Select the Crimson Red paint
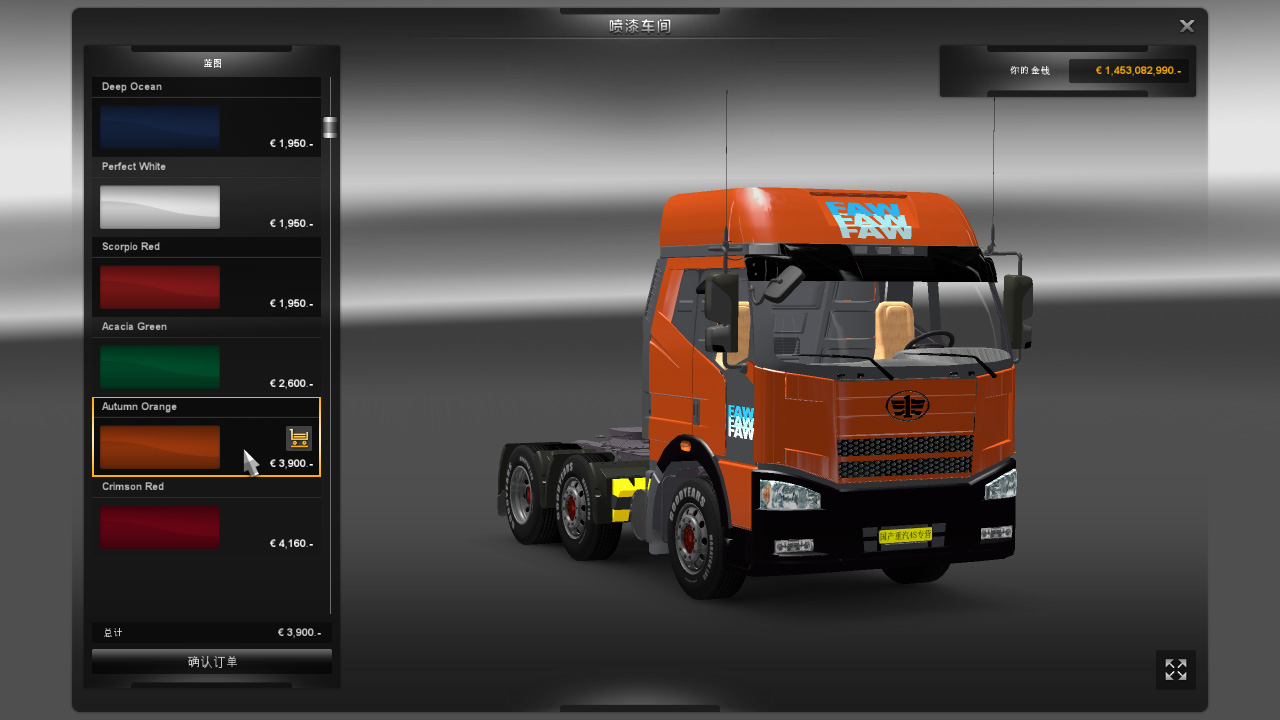 pyautogui.click(x=160, y=527)
